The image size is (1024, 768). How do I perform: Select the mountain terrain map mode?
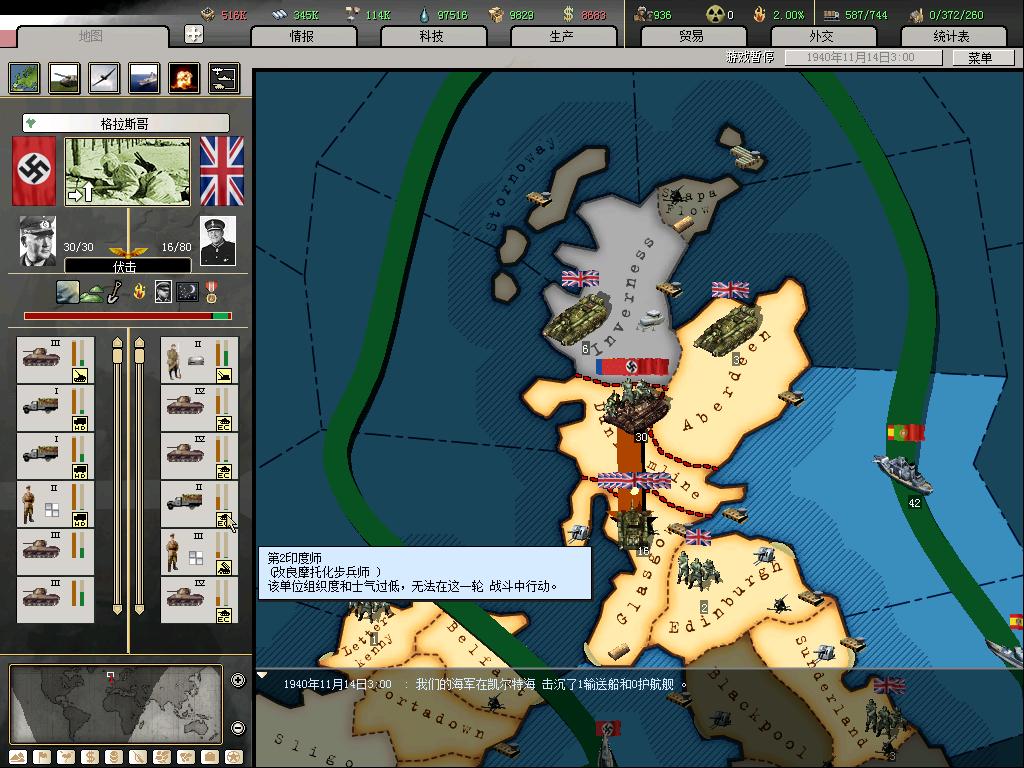pyautogui.click(x=19, y=757)
